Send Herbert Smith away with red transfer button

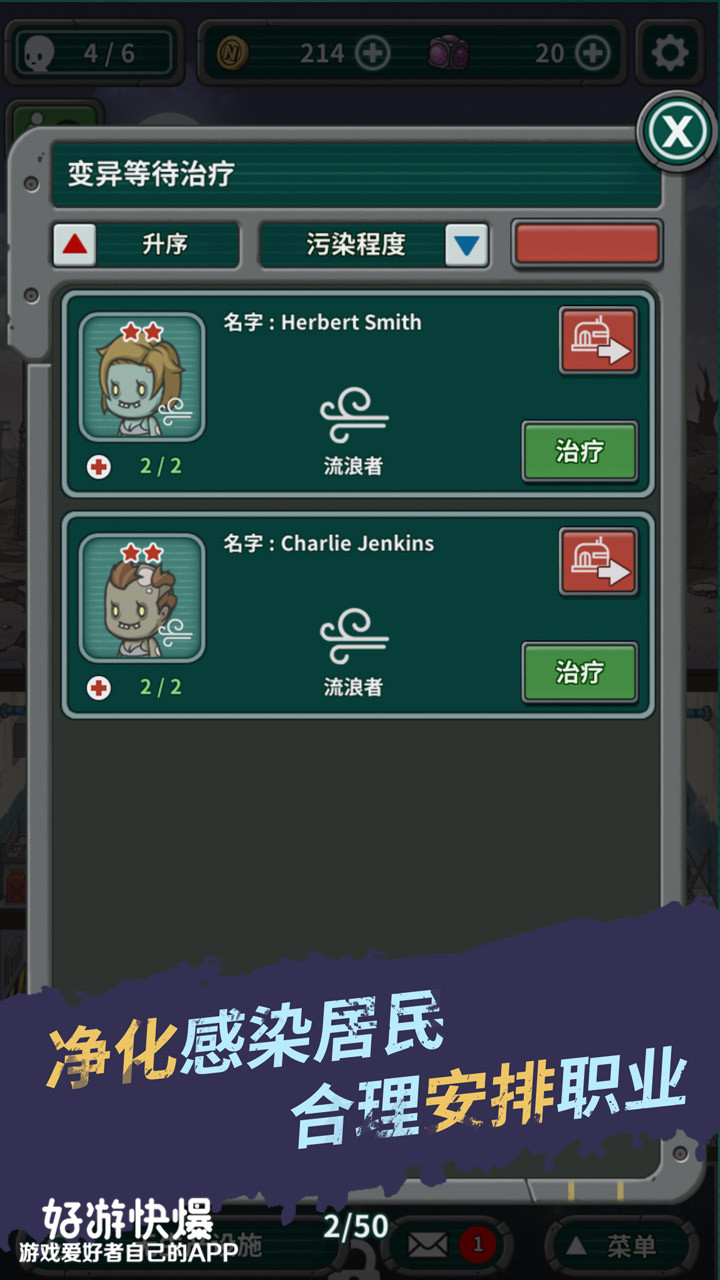598,341
